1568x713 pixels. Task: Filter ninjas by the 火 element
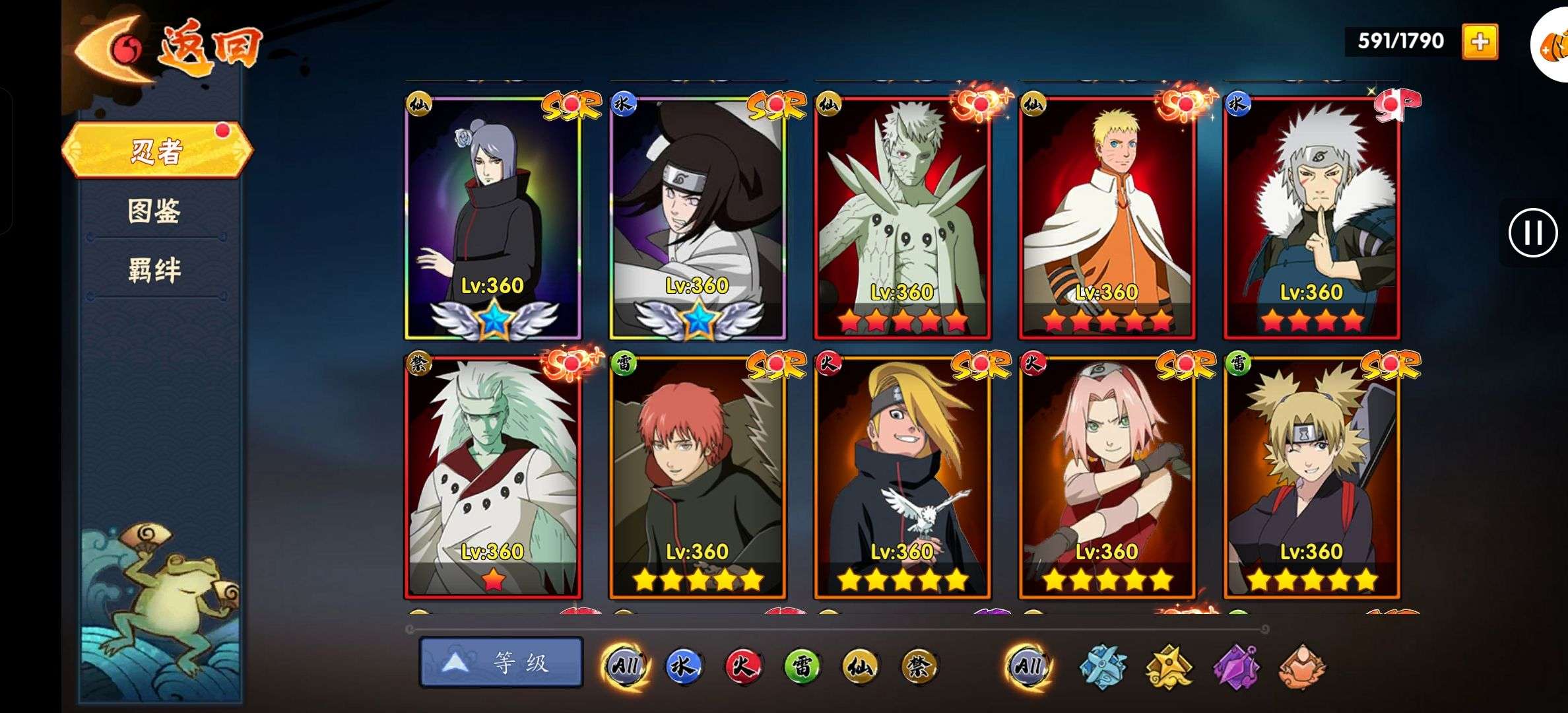point(742,666)
